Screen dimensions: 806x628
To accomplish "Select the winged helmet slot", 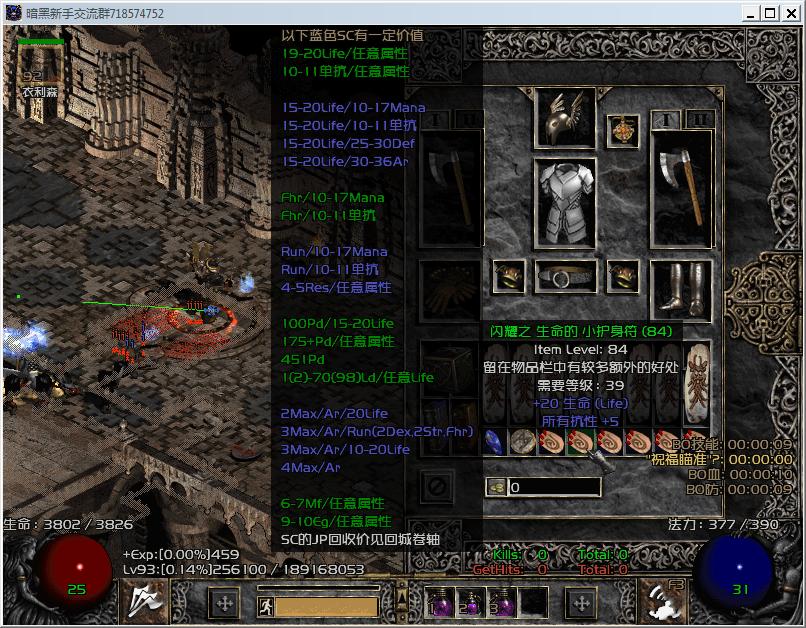I will pyautogui.click(x=566, y=118).
